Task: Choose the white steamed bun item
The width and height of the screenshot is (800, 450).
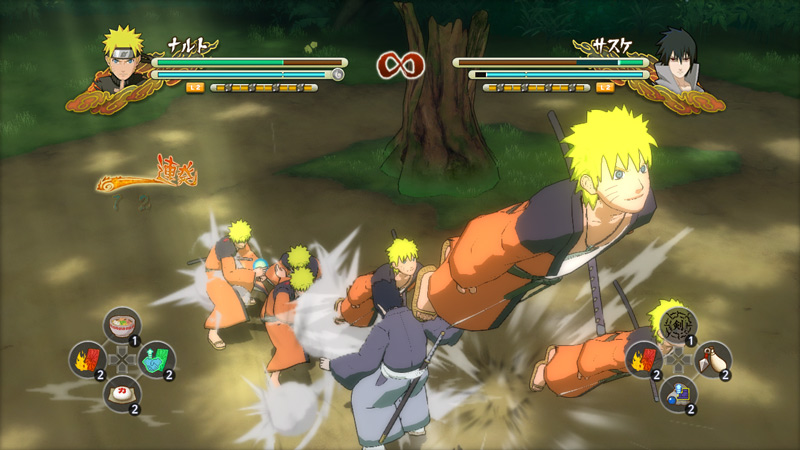Action: (x=121, y=393)
